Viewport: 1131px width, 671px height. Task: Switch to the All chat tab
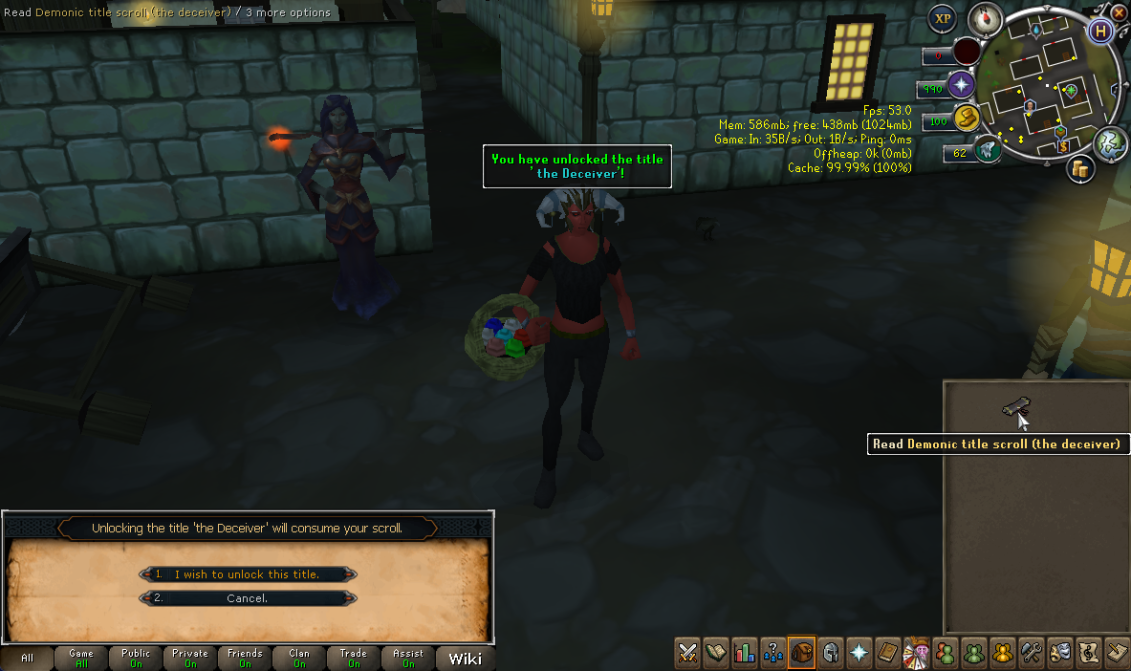tap(27, 658)
